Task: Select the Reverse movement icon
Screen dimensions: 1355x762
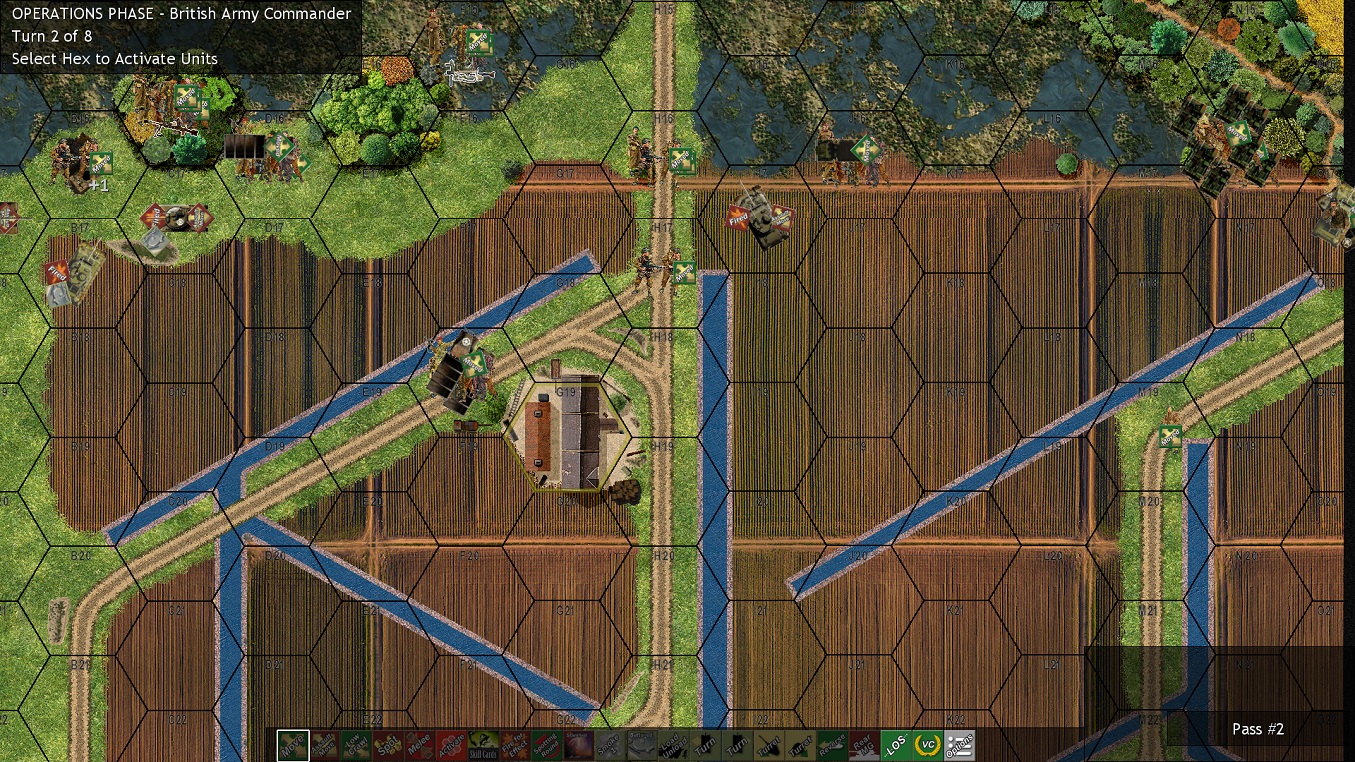Action: coord(830,745)
